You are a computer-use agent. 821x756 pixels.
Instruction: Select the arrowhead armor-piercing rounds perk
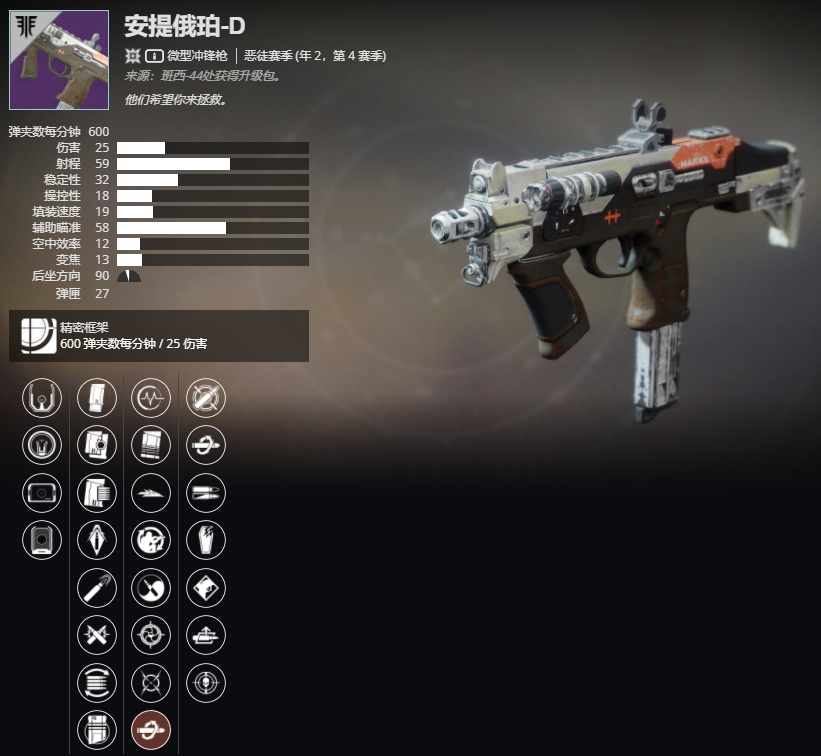pyautogui.click(x=97, y=540)
